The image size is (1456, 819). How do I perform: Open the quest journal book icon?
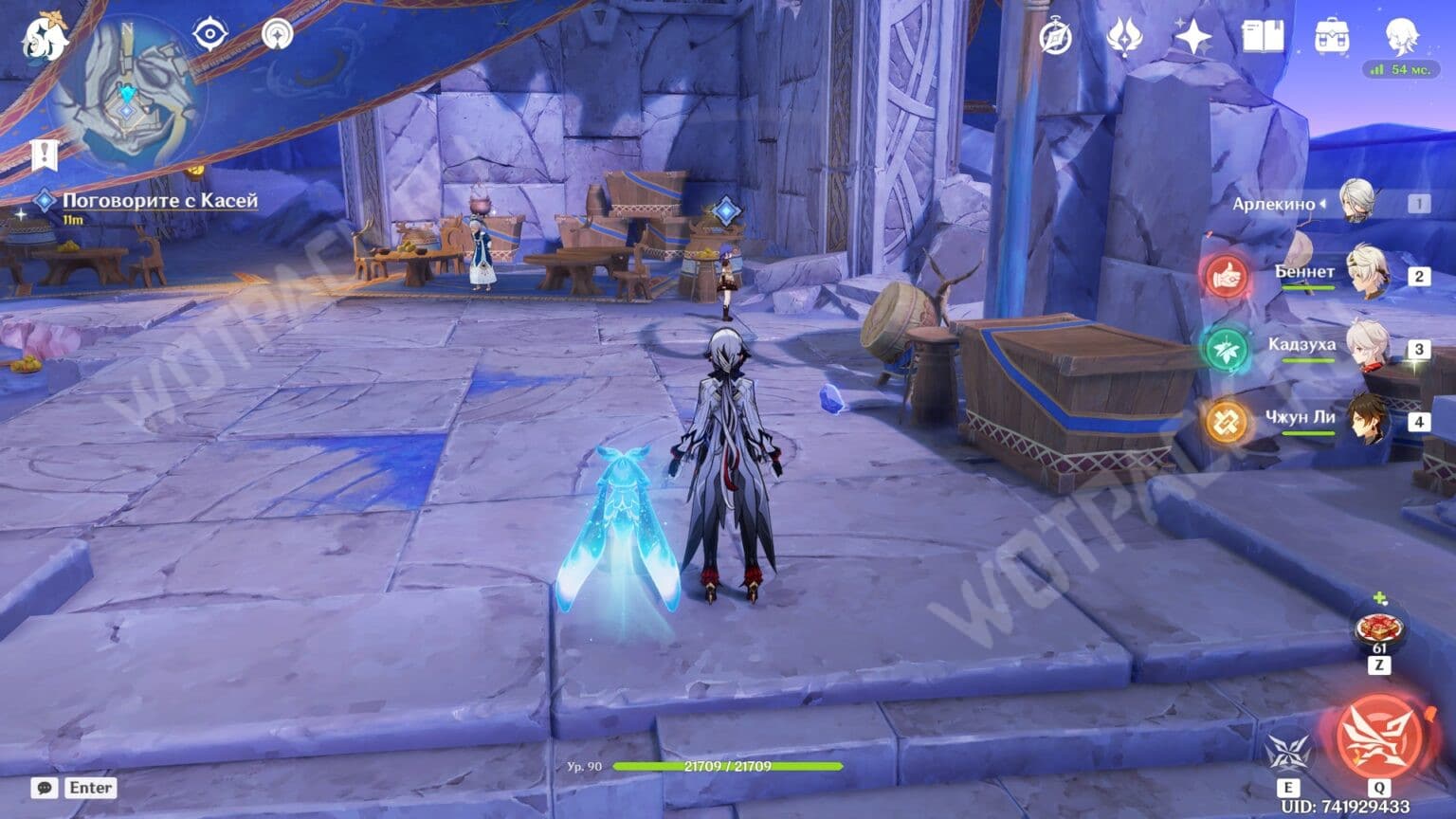(x=1264, y=38)
